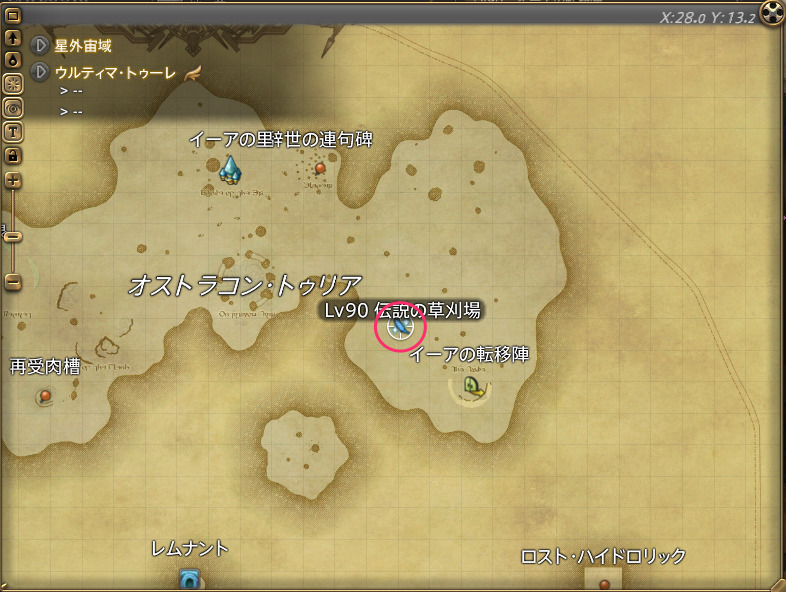Click the zoom-out minus button
This screenshot has width=786, height=592.
pyautogui.click(x=13, y=282)
